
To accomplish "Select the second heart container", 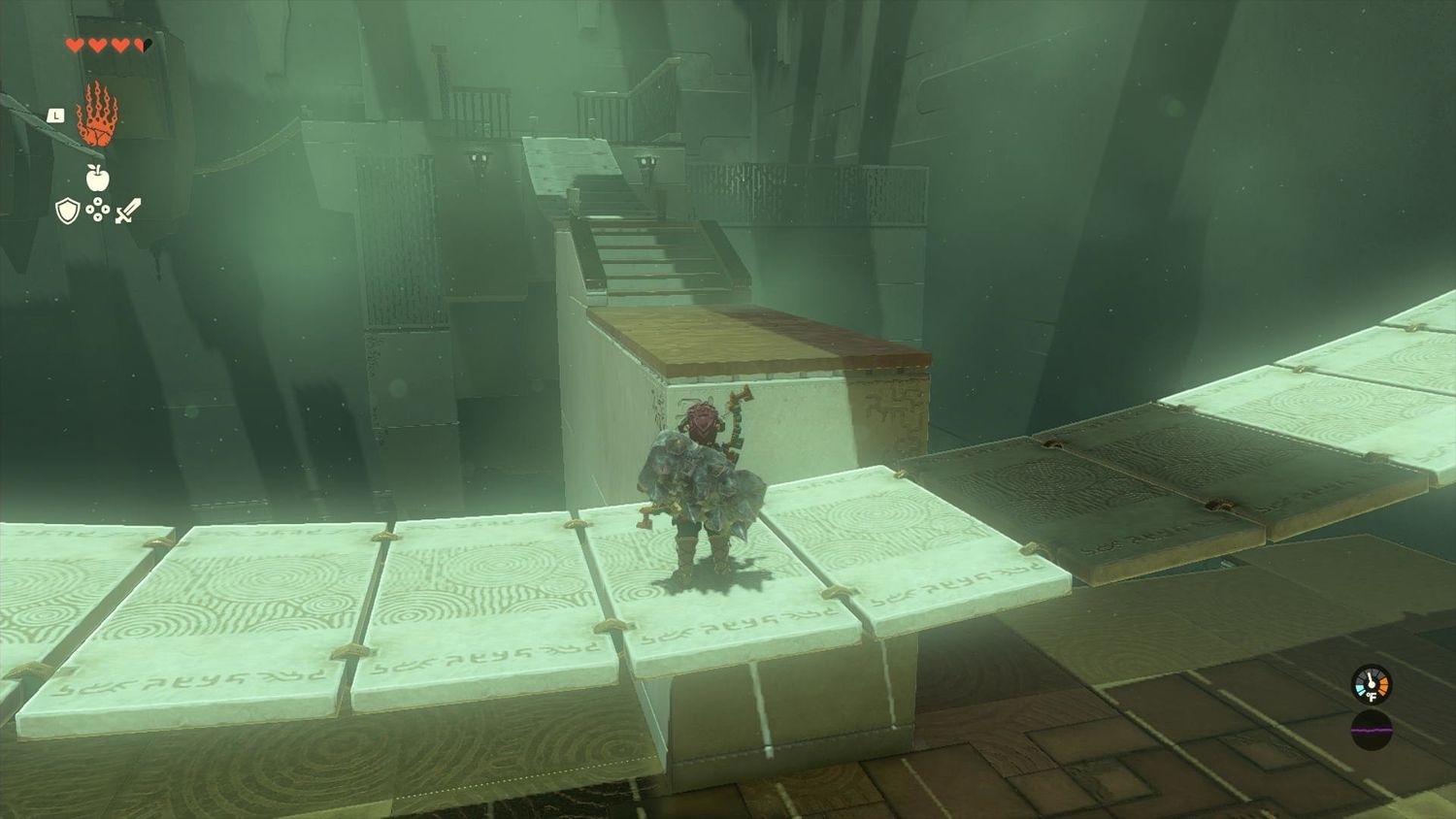I will tap(97, 46).
